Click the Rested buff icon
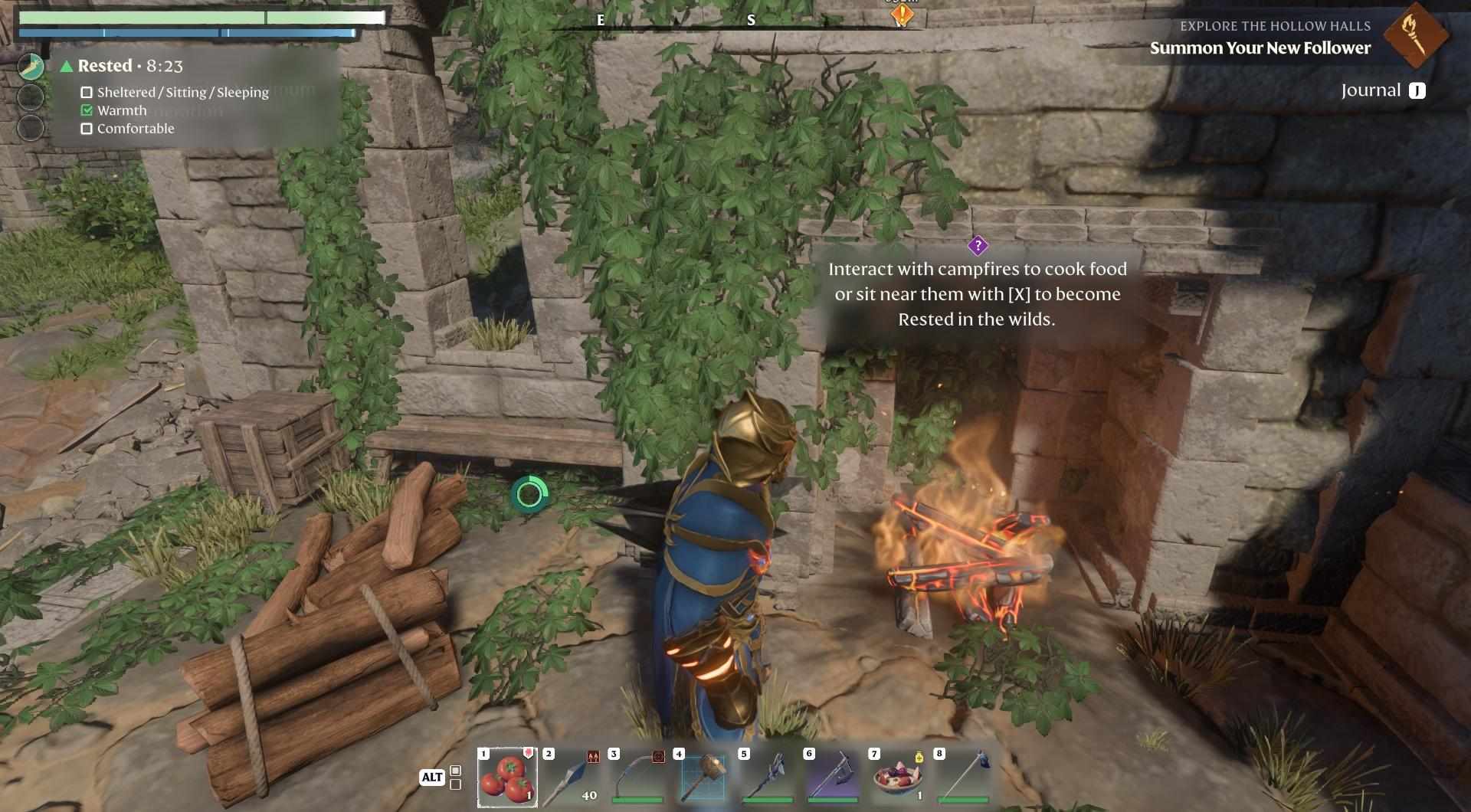 (x=31, y=67)
